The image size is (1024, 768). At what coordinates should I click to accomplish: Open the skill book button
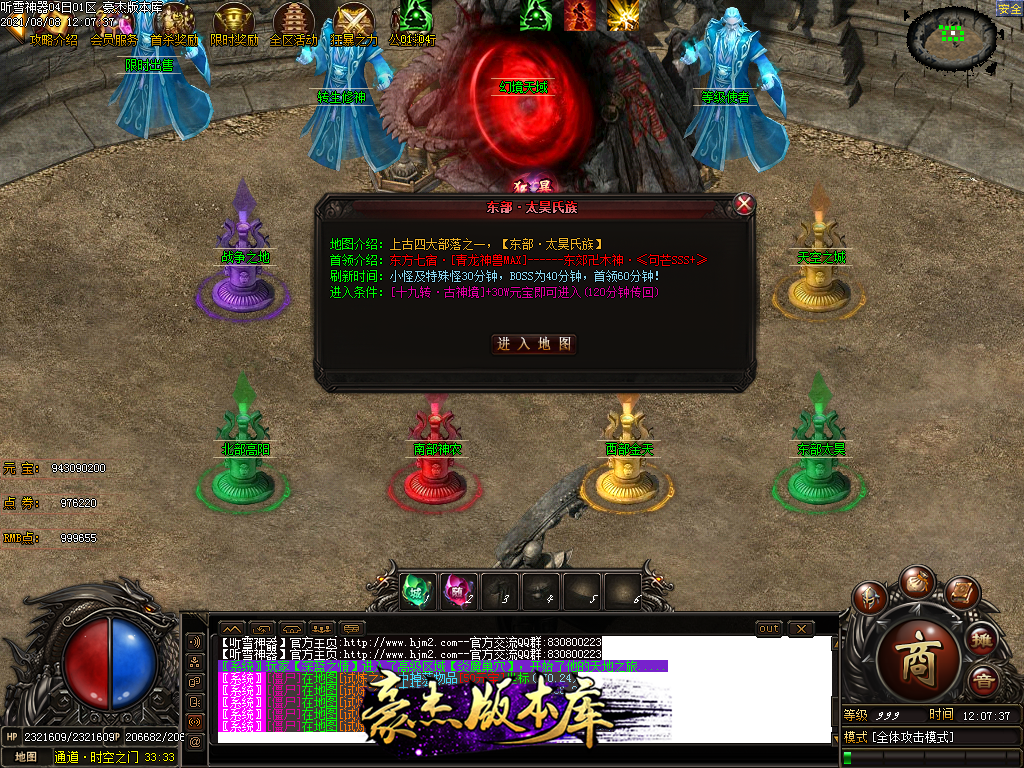click(x=962, y=594)
